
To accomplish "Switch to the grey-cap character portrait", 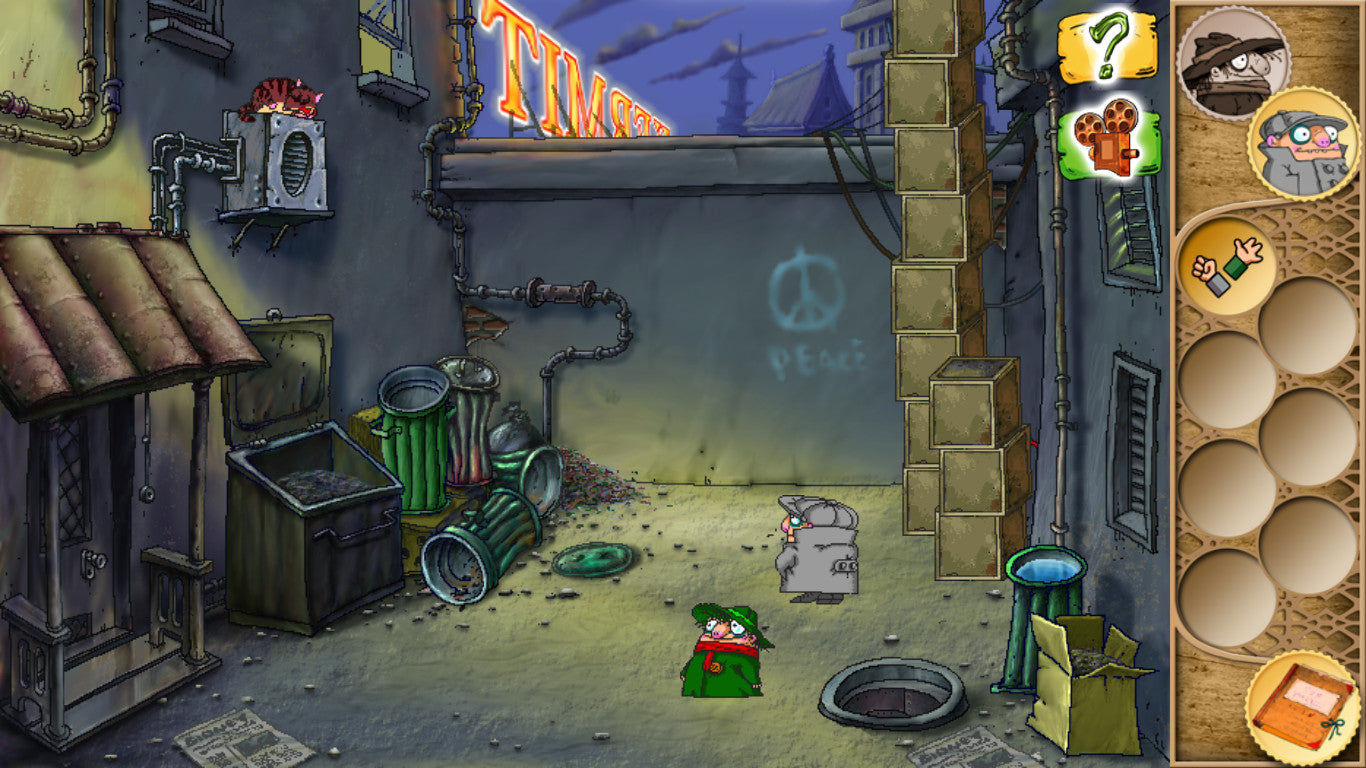I will [x=1303, y=143].
